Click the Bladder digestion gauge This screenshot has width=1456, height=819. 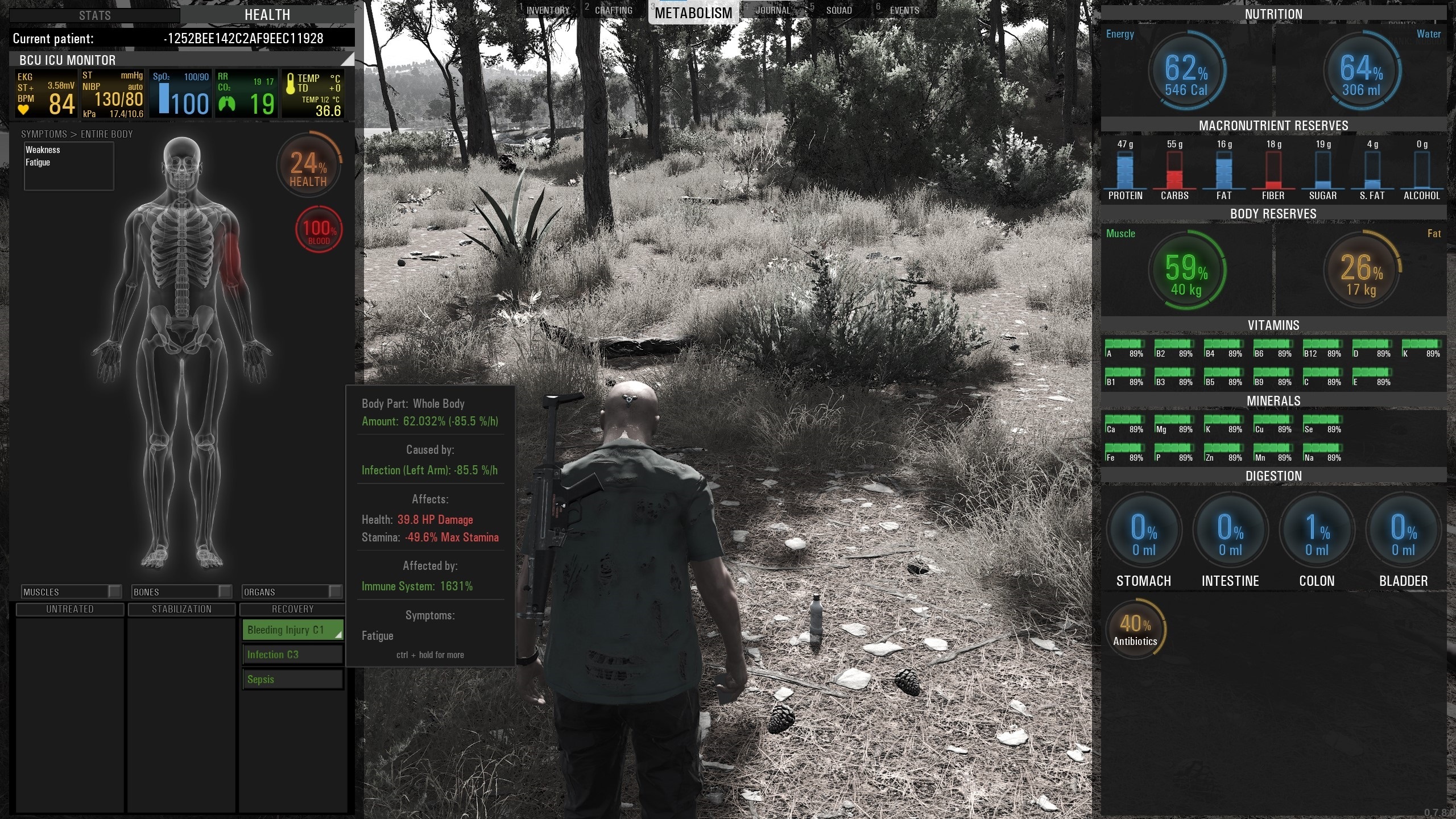1403,531
